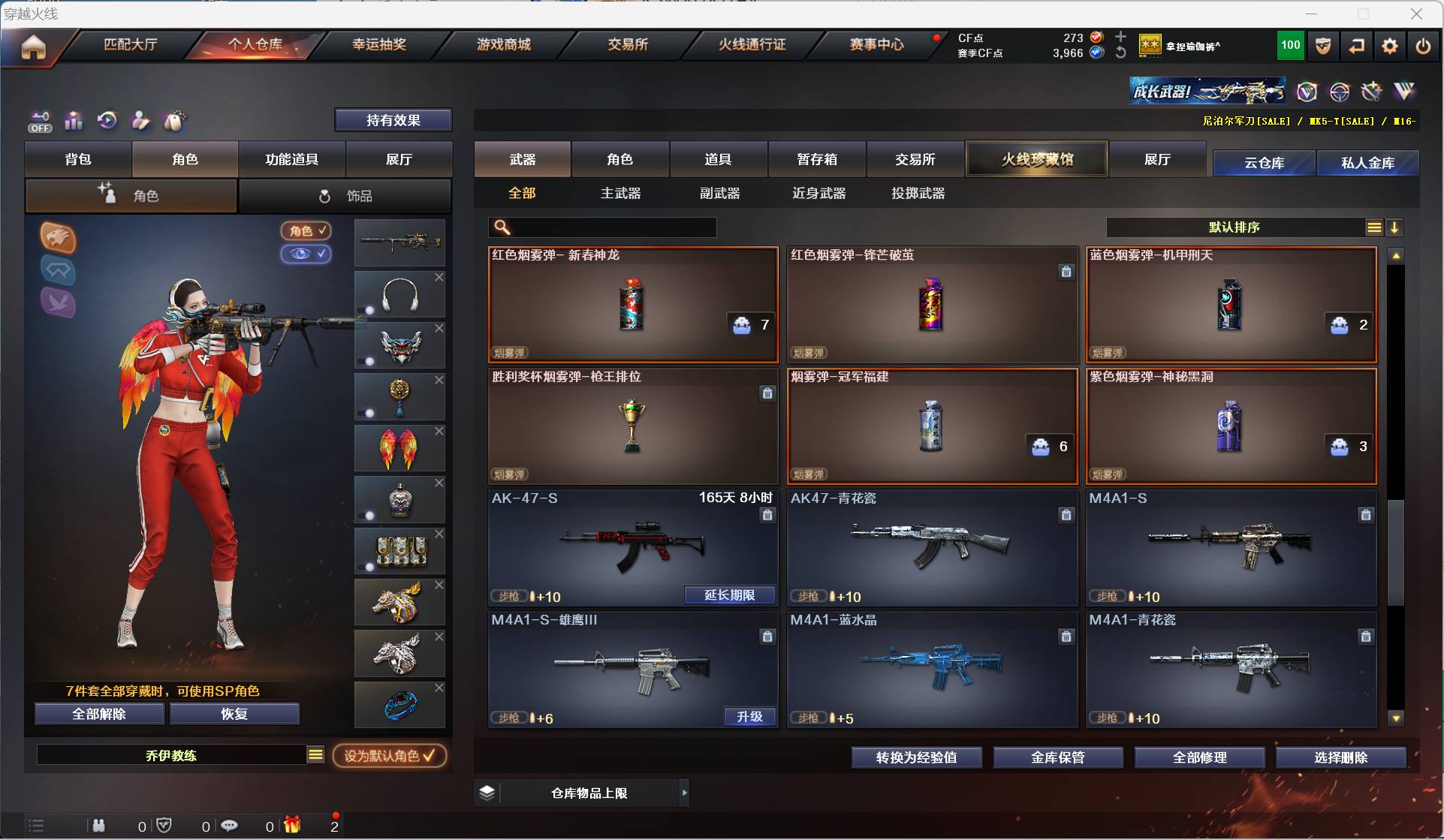
Task: Select the character customization pen icon
Action: pyautogui.click(x=140, y=121)
